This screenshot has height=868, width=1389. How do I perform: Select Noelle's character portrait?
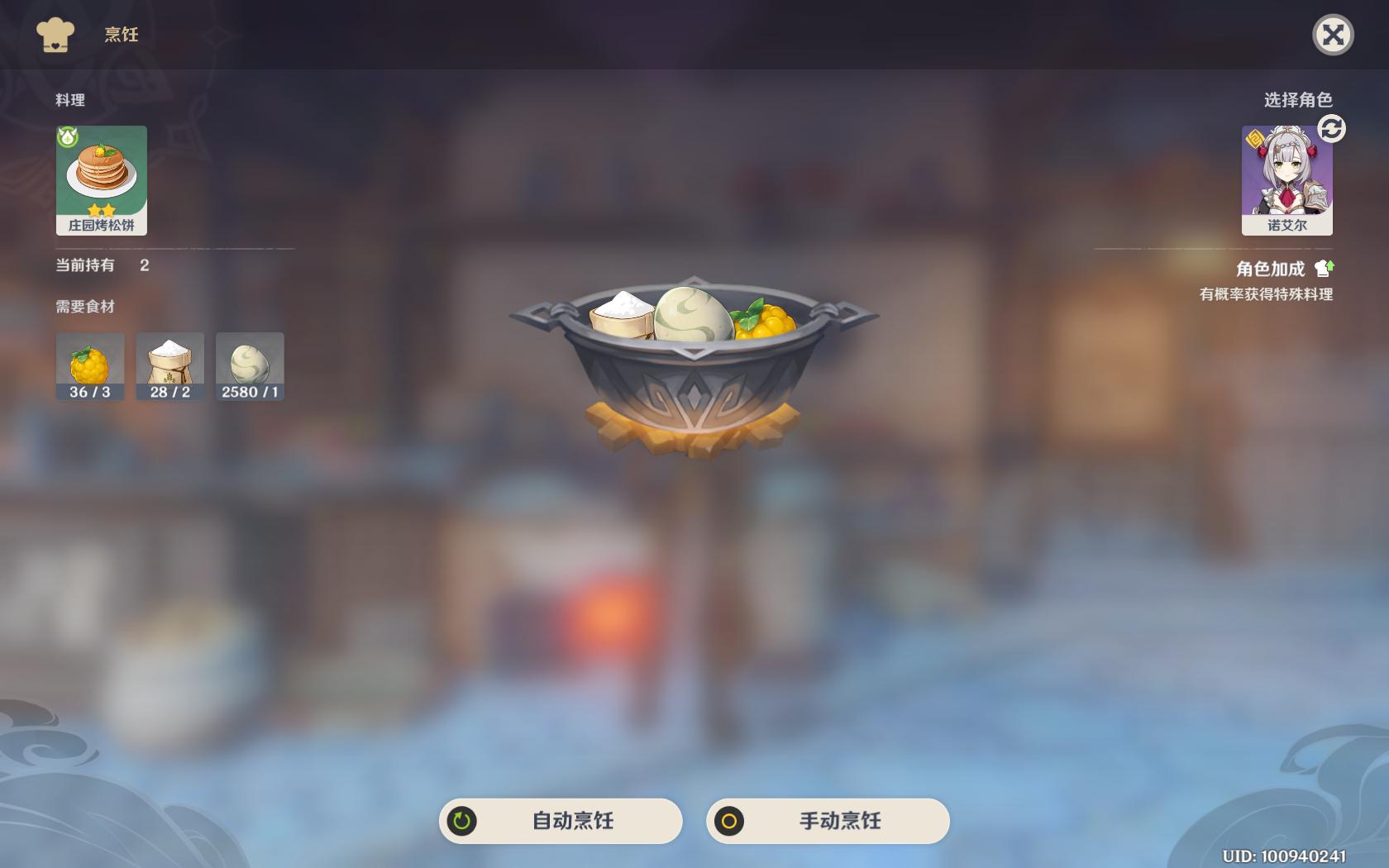click(x=1286, y=179)
